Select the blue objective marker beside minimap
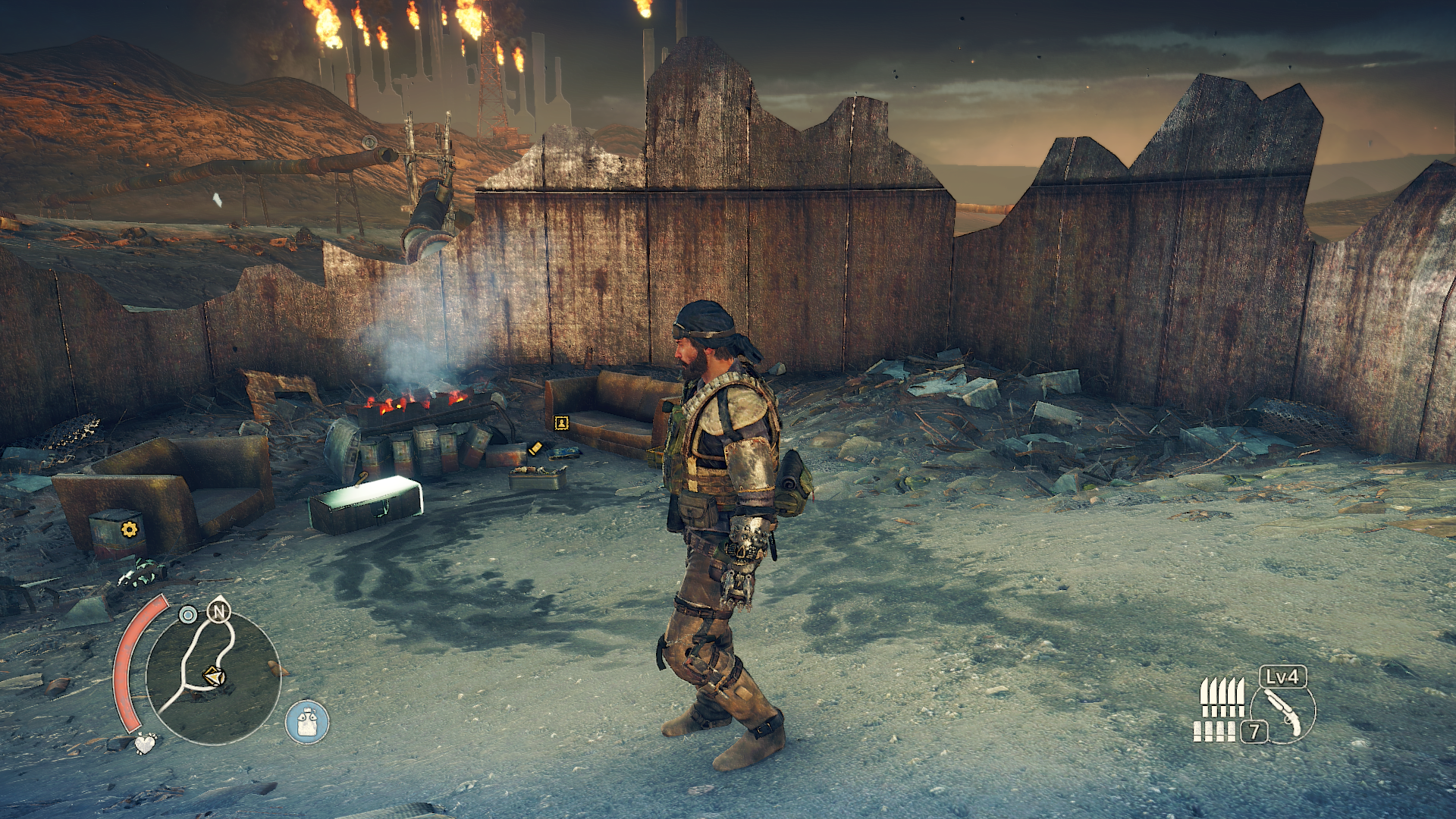 pos(187,613)
